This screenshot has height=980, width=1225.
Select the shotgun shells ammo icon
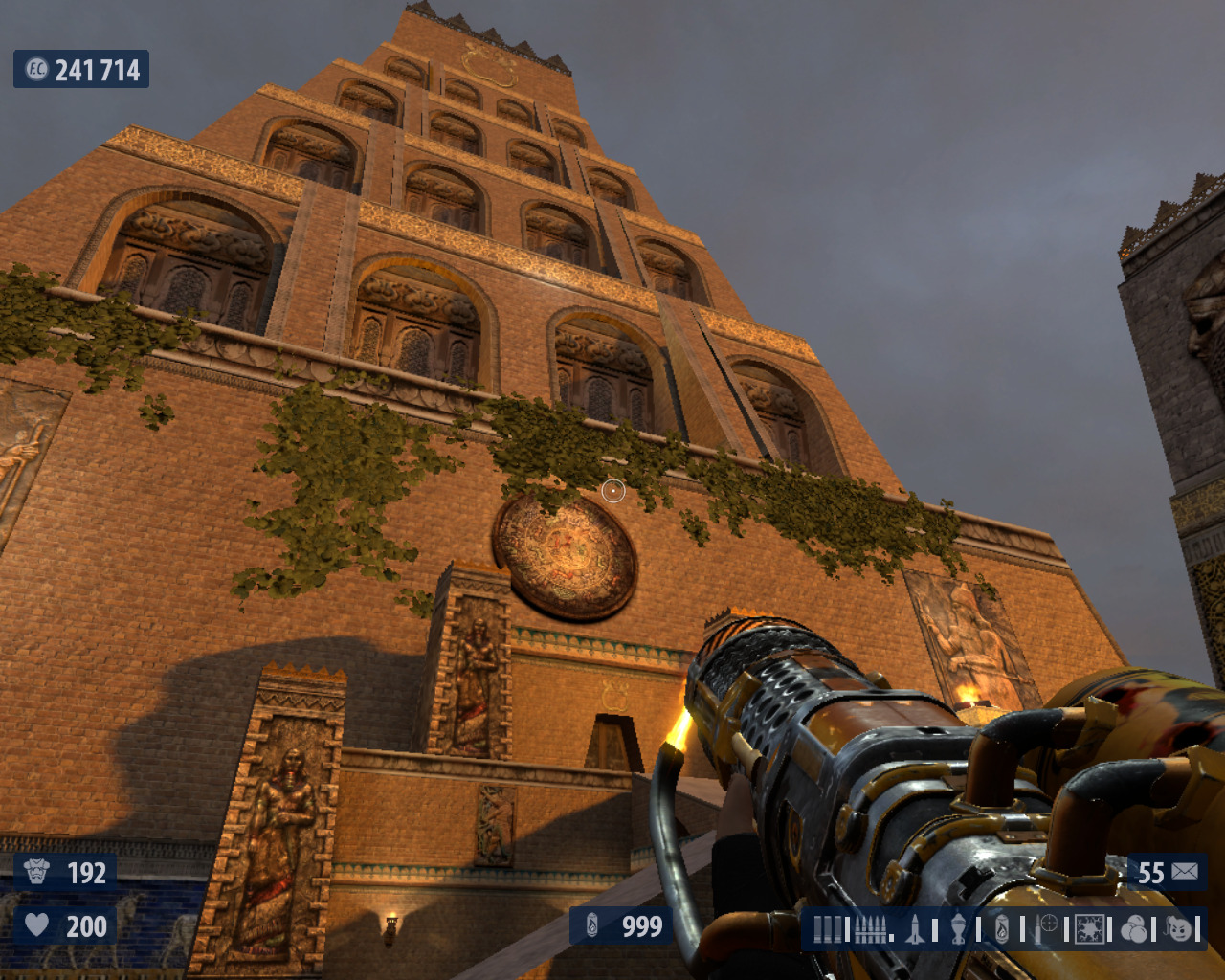click(x=829, y=929)
